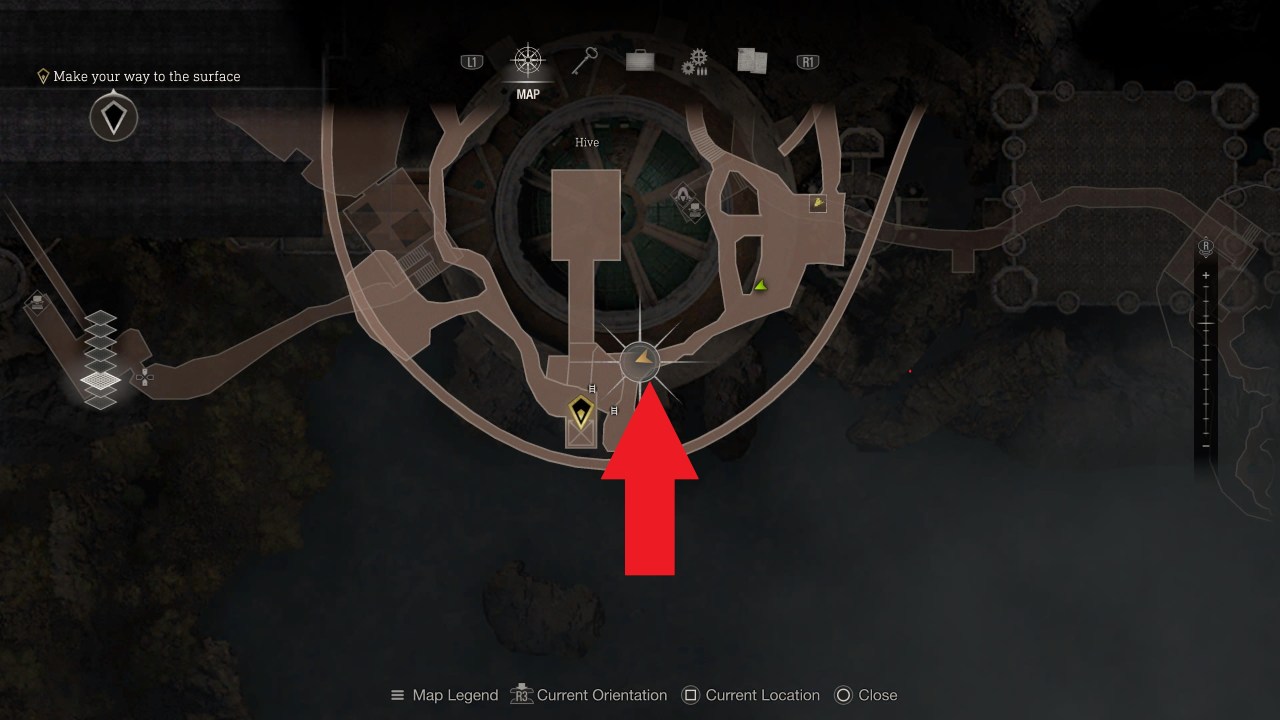Open the Crafting gears icon

pos(695,60)
